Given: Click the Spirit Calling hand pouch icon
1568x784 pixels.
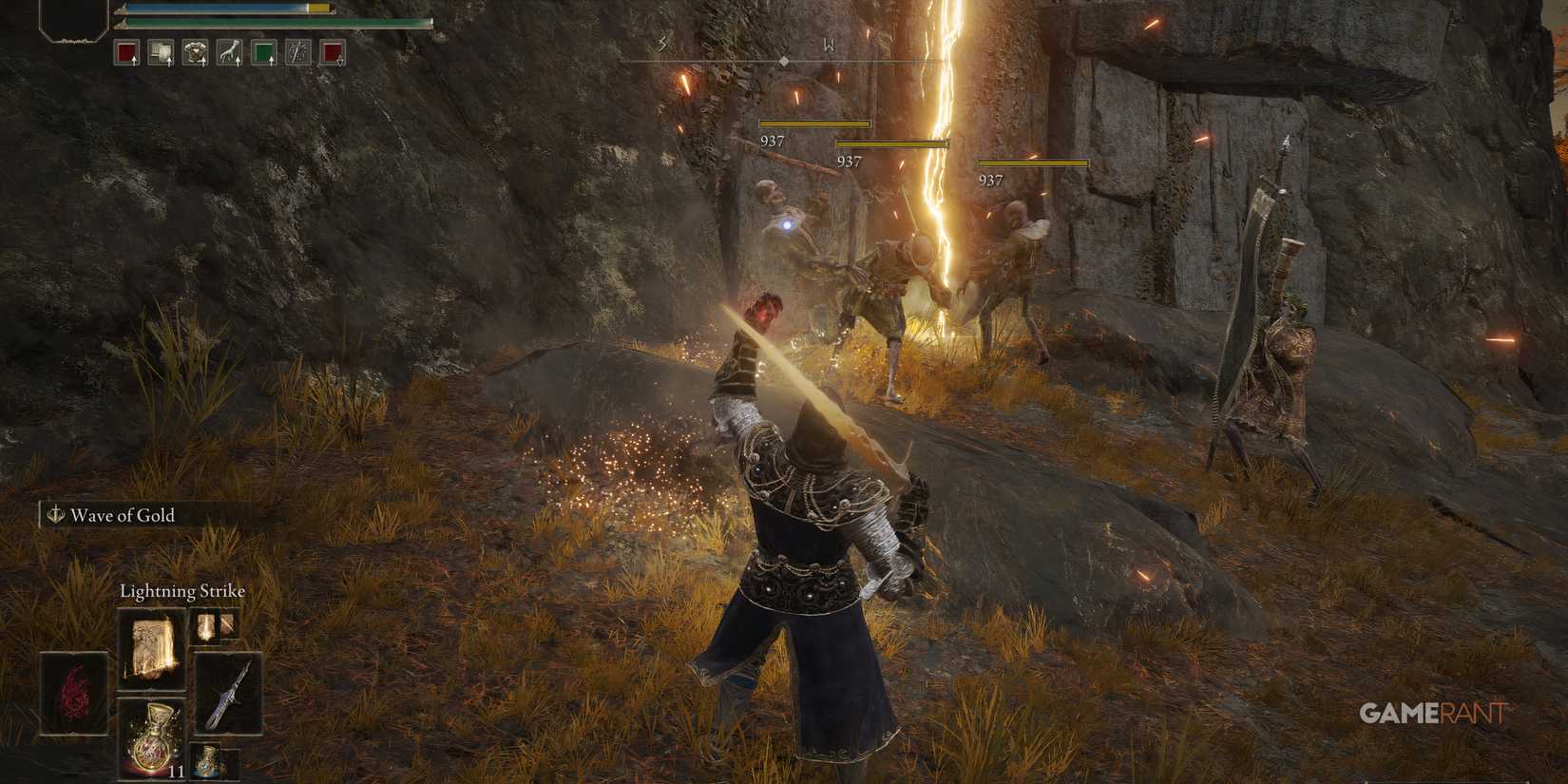Looking at the screenshot, I should click(x=230, y=51).
